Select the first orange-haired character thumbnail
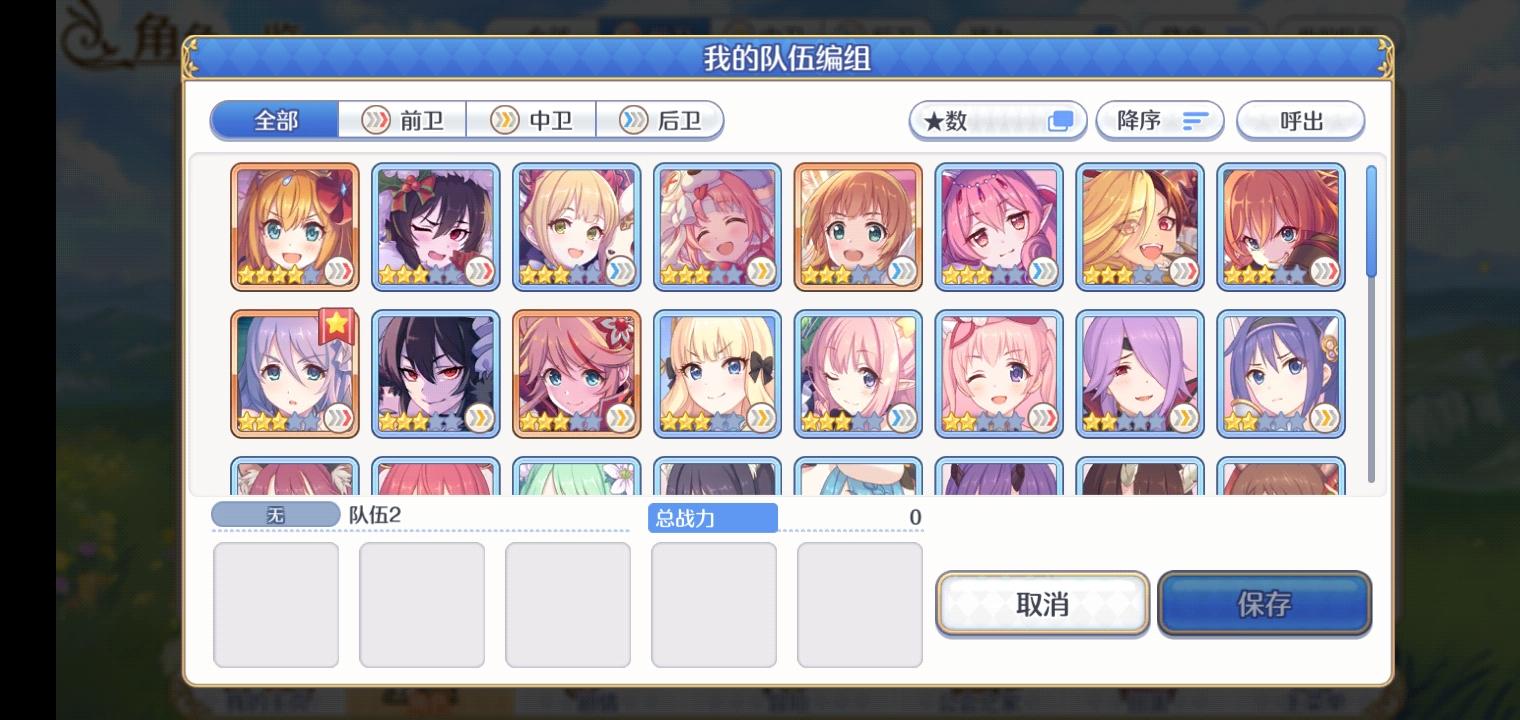This screenshot has width=1520, height=720. tap(294, 226)
